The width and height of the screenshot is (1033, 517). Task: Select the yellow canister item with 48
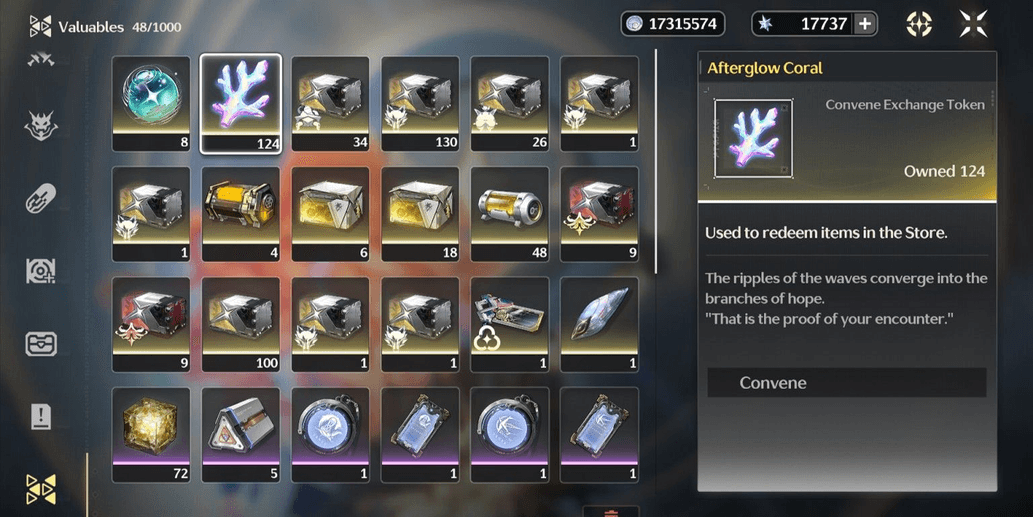point(510,214)
